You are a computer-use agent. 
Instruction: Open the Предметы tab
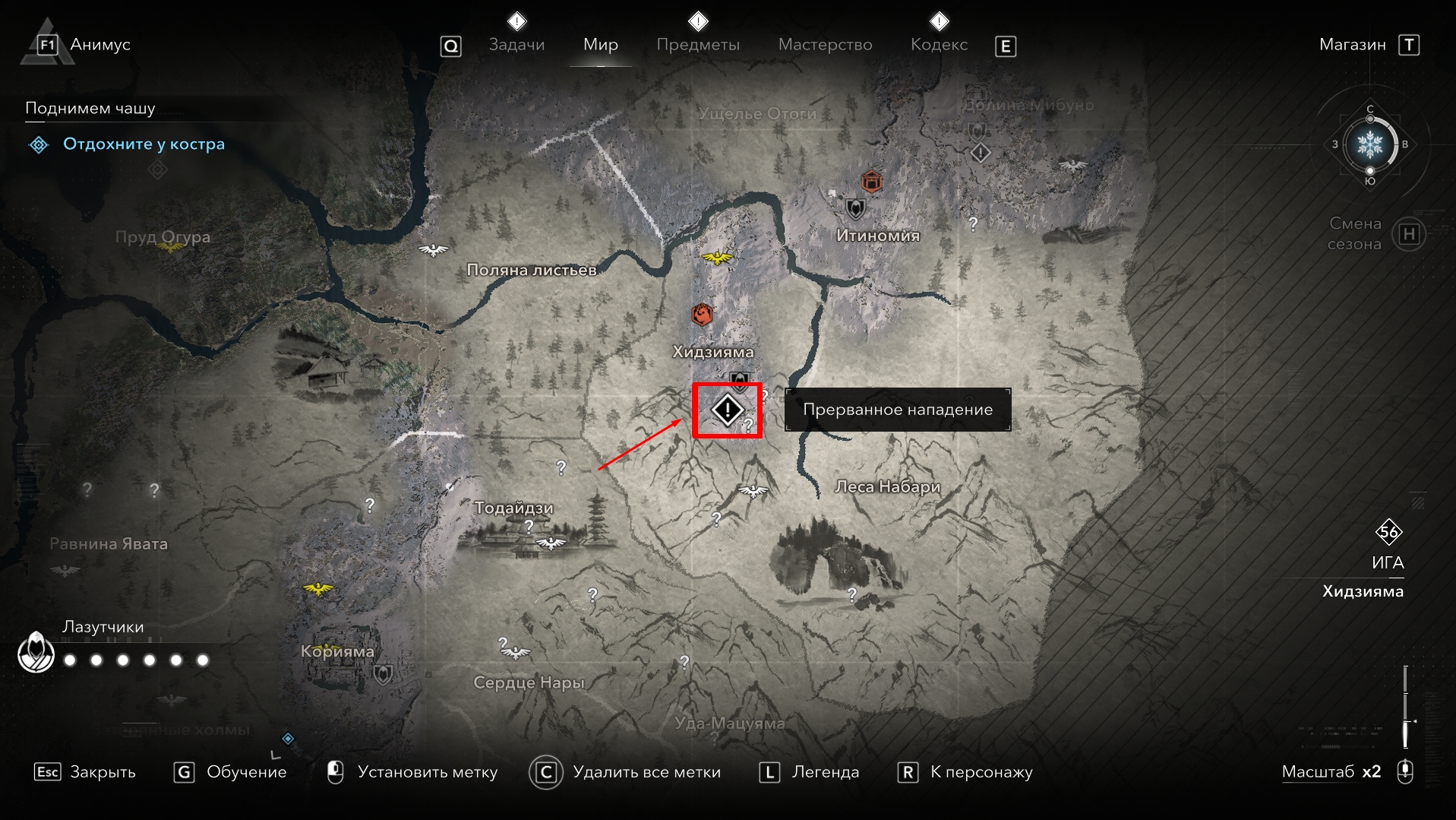tap(697, 45)
